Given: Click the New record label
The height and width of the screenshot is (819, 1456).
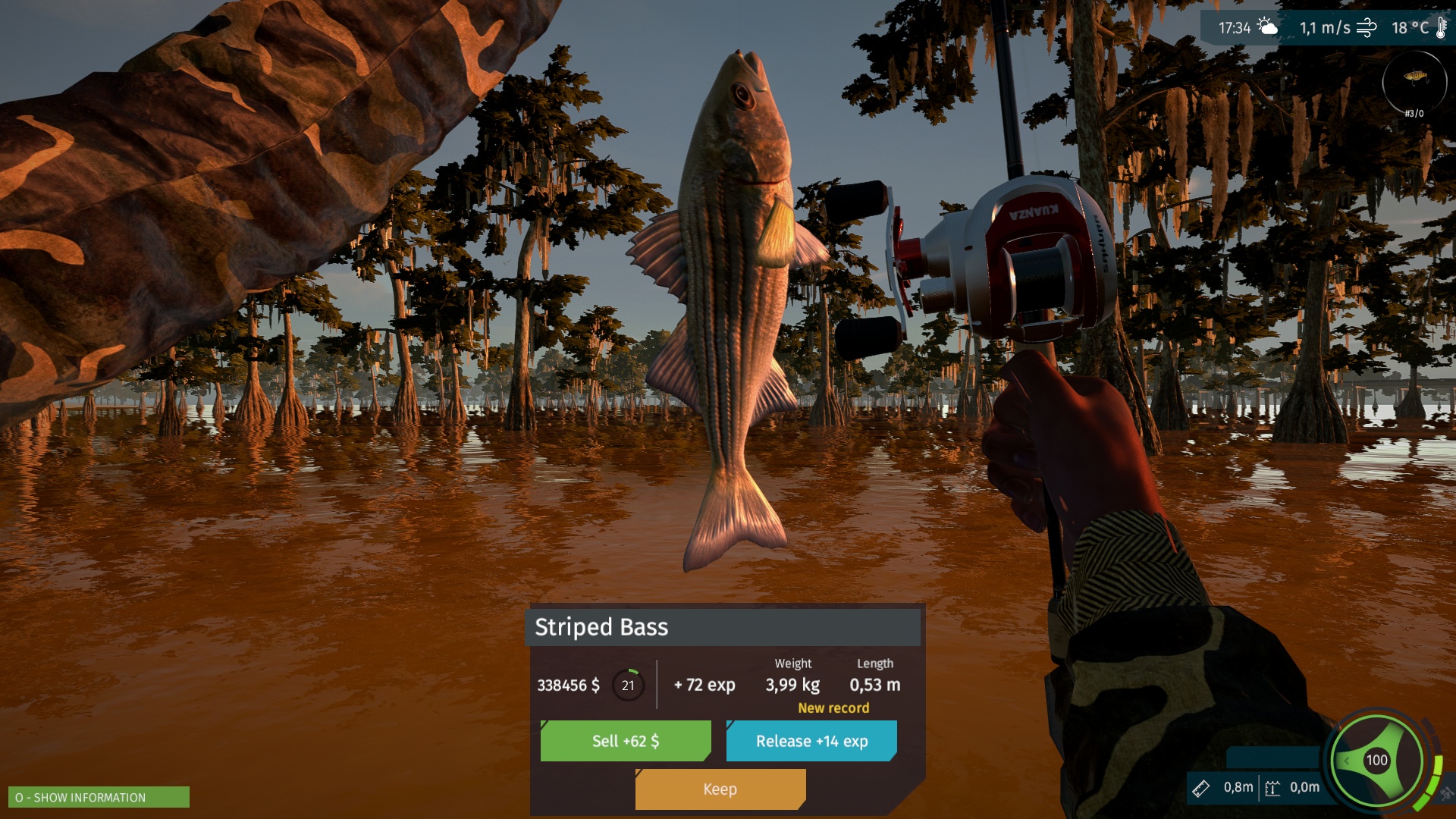Looking at the screenshot, I should 833,708.
